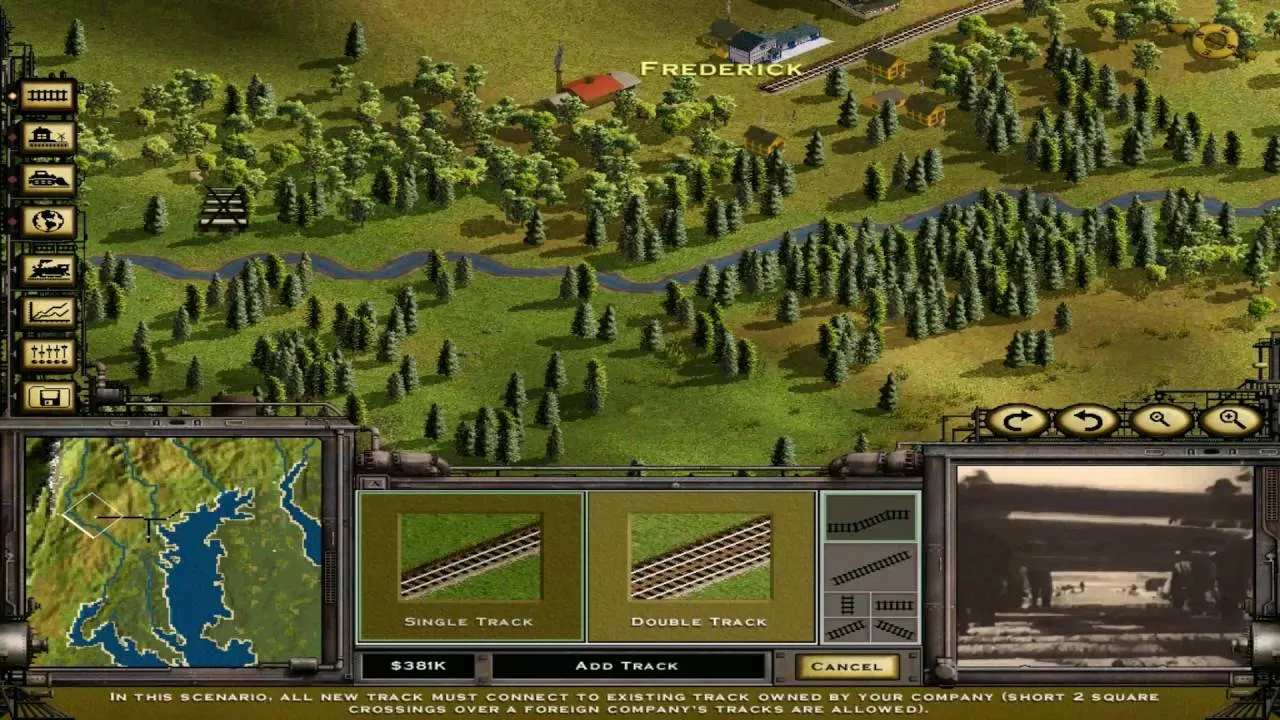Choose the Single Track option

[x=470, y=567]
